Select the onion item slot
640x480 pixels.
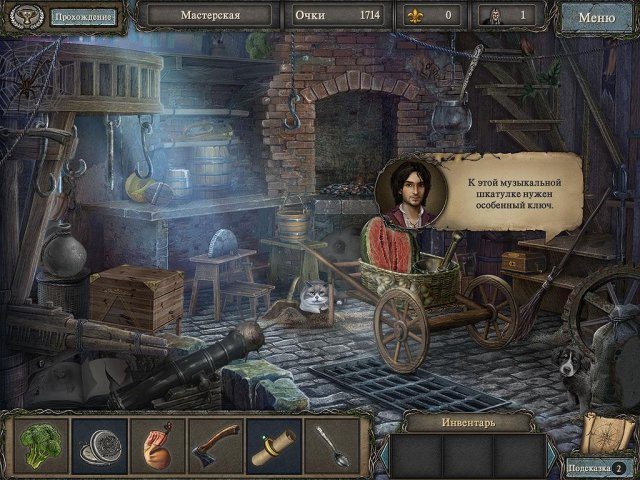158,445
